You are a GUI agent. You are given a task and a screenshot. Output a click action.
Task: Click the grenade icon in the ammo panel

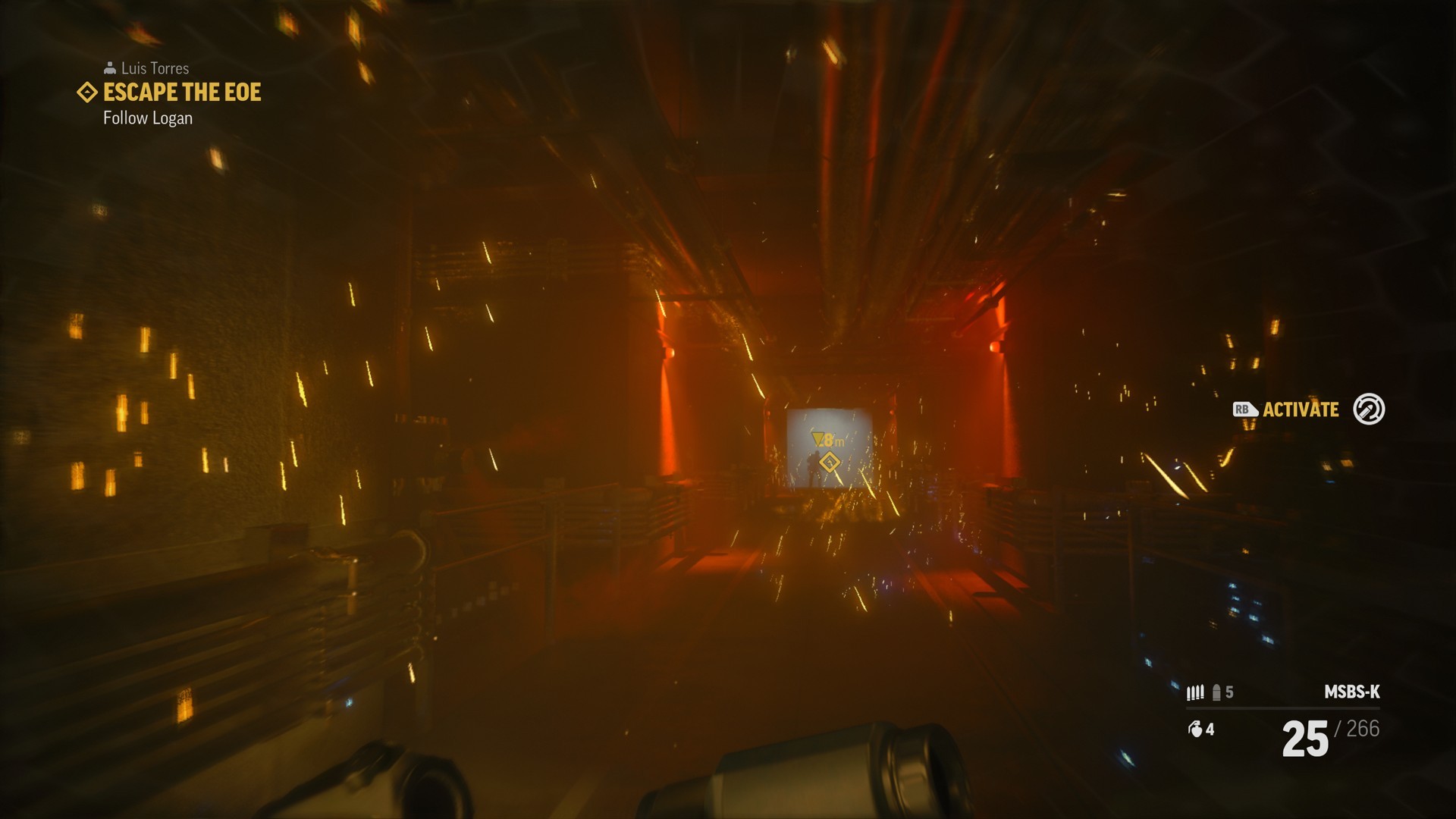[1196, 730]
